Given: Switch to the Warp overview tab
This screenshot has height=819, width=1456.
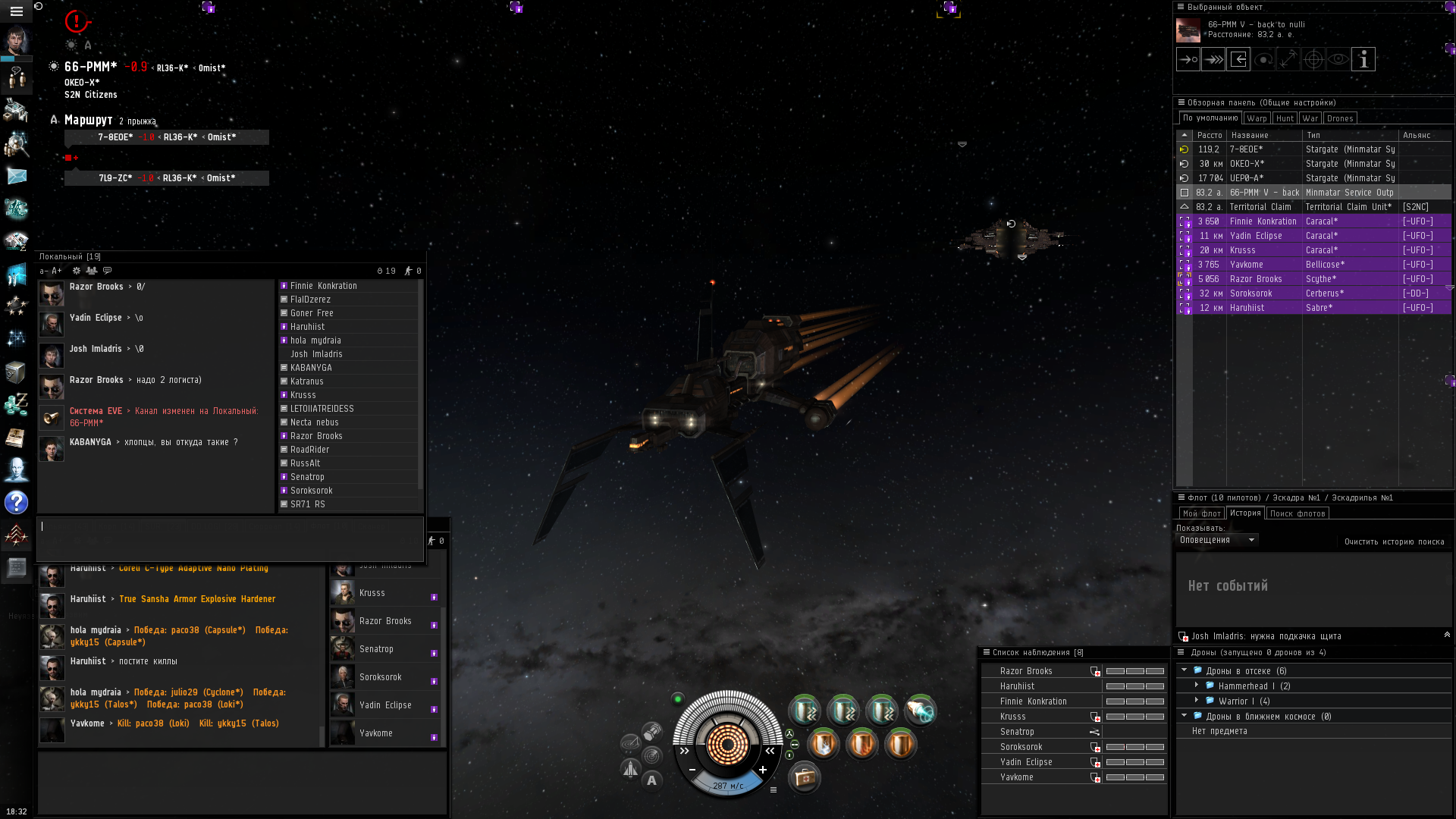Looking at the screenshot, I should (x=1257, y=118).
